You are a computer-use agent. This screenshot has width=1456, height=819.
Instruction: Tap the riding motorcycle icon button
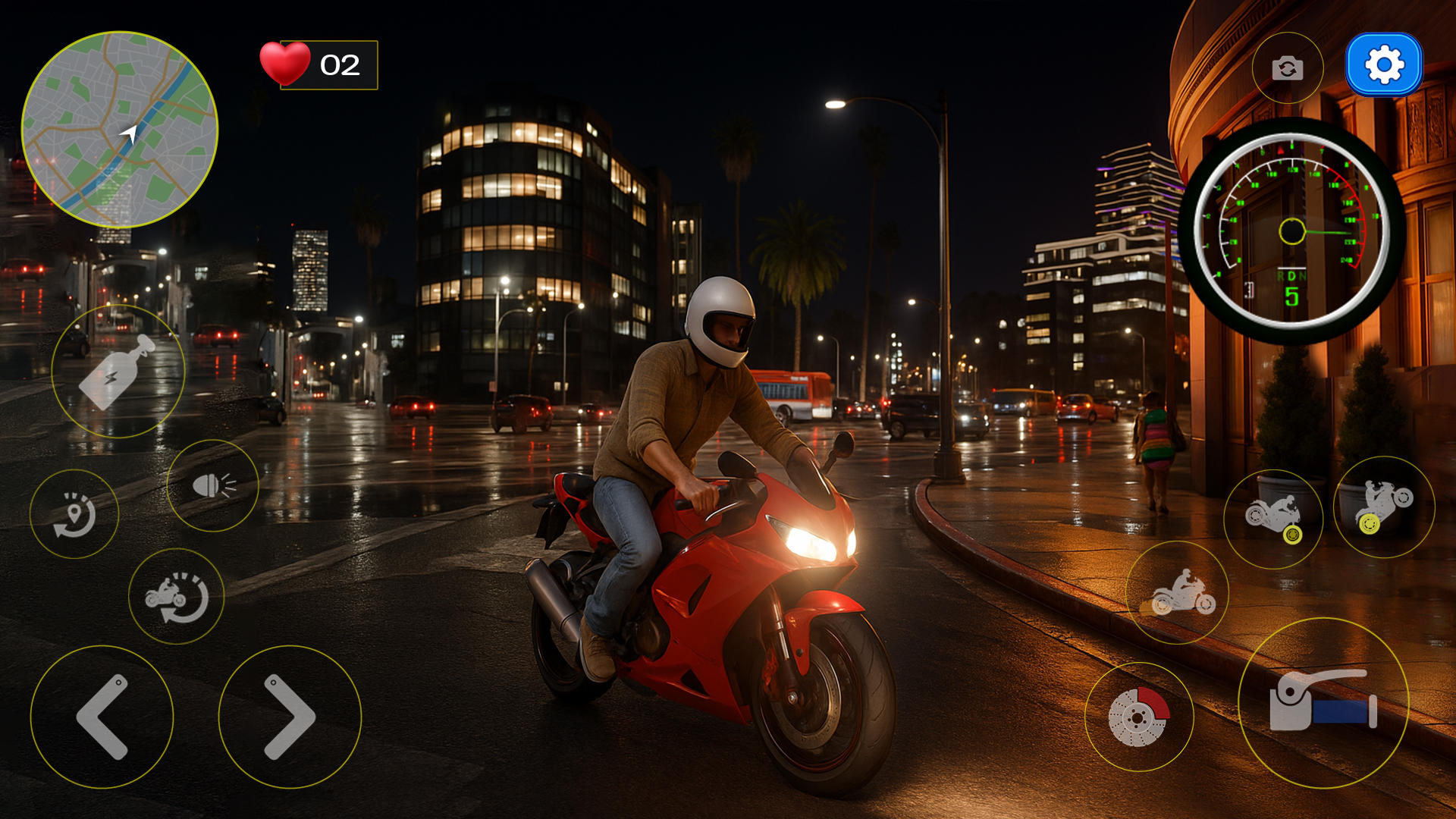[x=1178, y=592]
